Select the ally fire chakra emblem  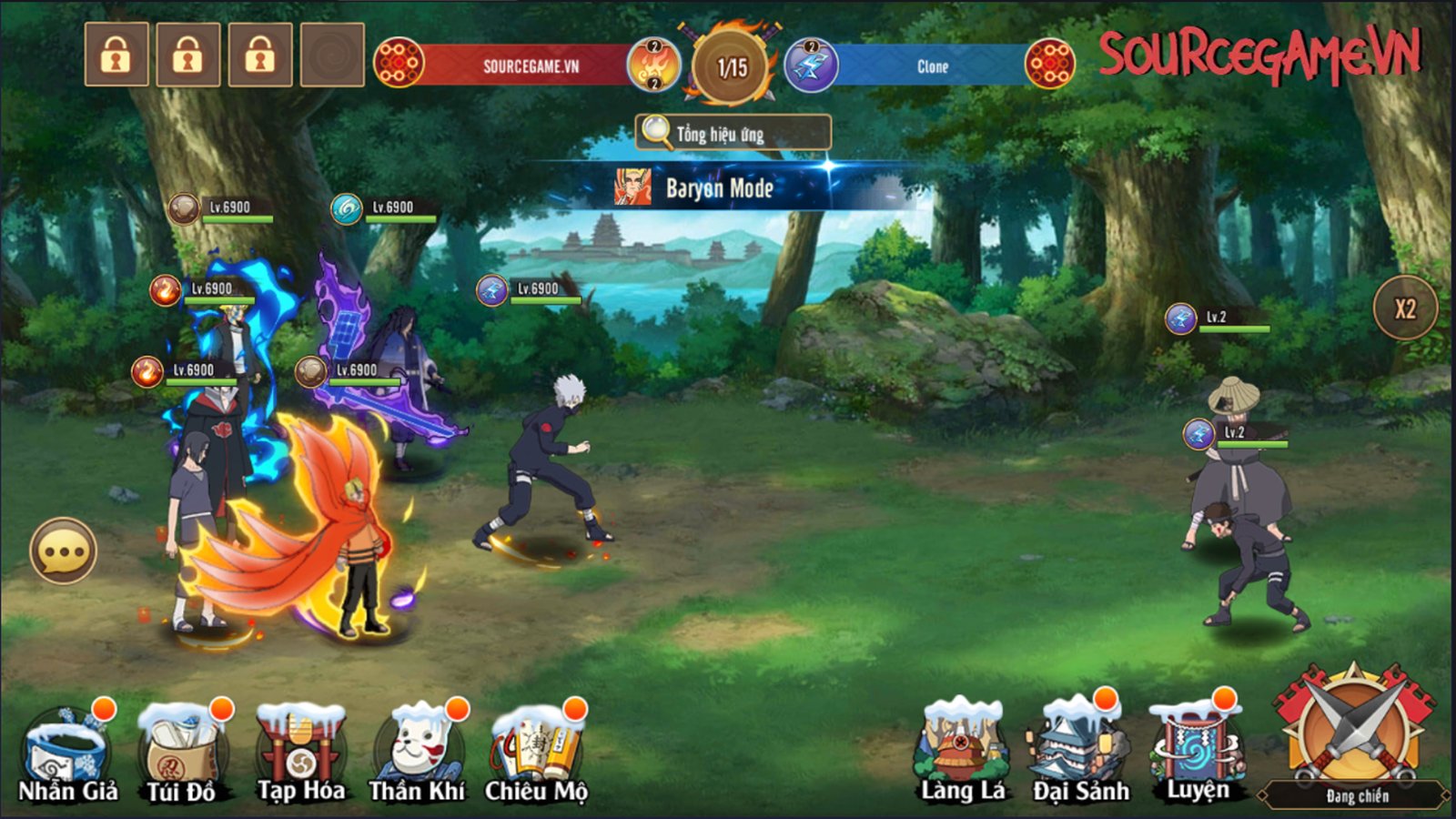(652, 66)
